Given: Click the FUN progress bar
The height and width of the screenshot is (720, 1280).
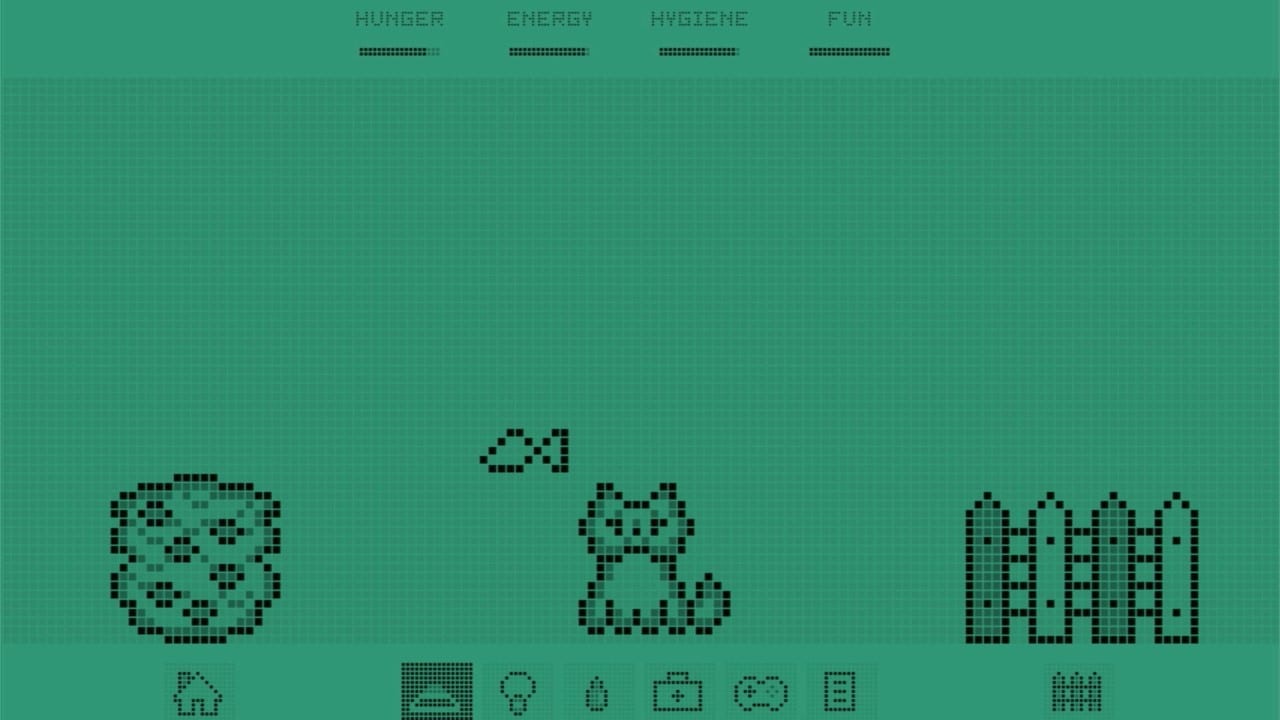Looking at the screenshot, I should coord(849,51).
